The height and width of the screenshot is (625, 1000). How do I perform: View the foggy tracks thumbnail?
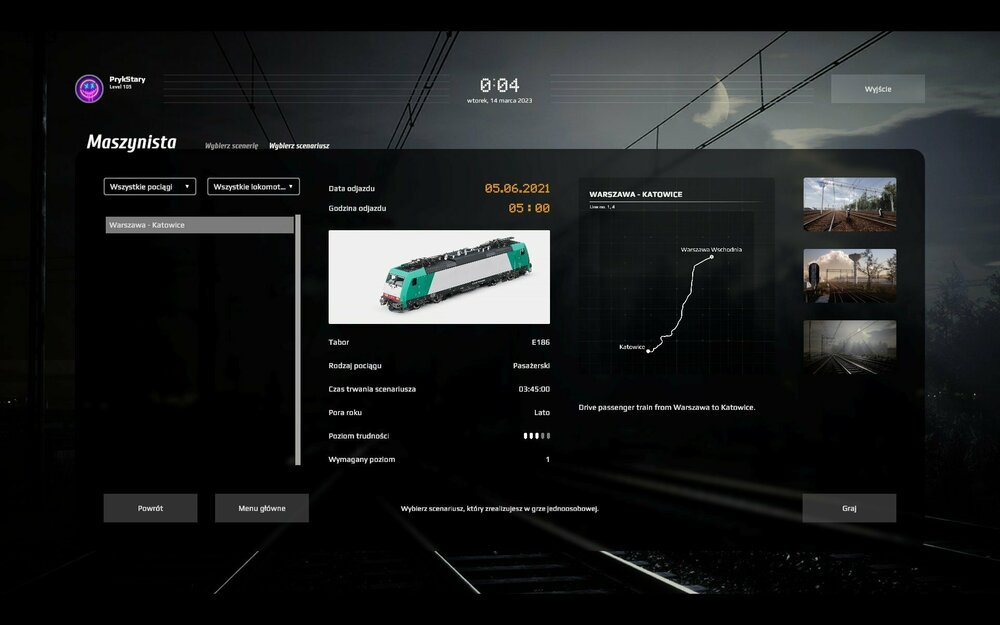coord(849,347)
